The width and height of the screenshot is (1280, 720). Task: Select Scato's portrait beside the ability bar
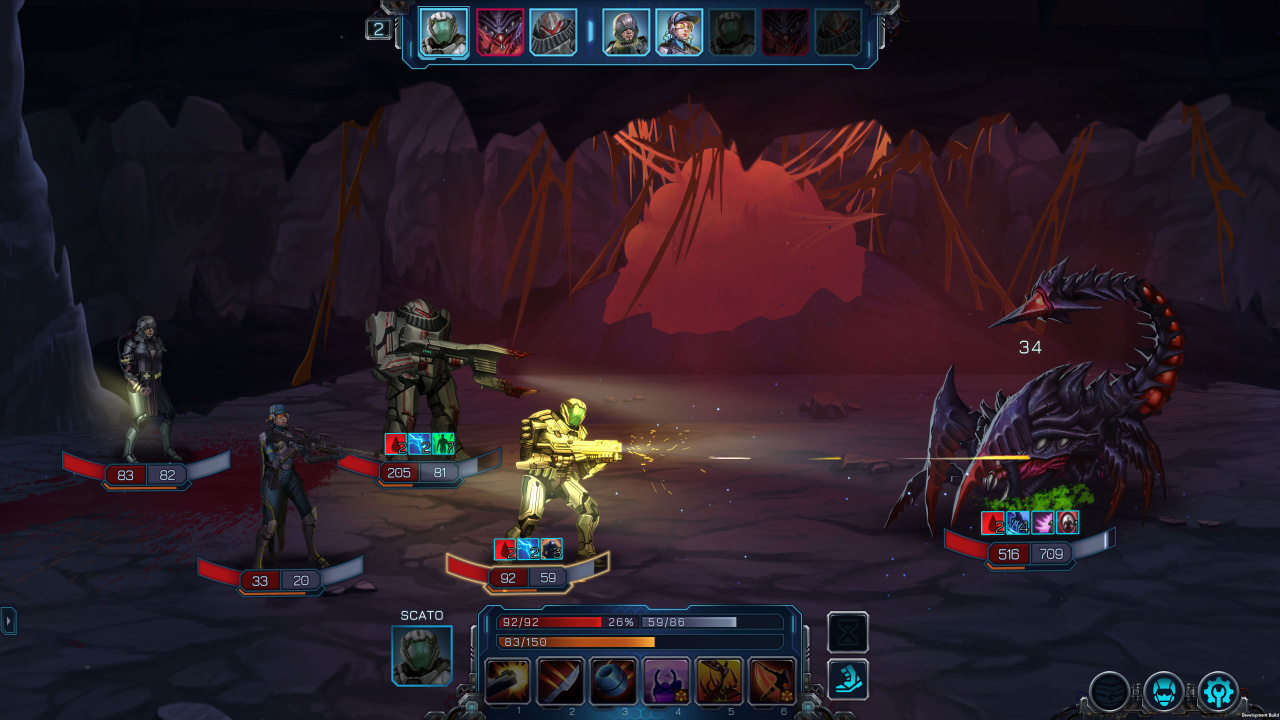pos(422,656)
